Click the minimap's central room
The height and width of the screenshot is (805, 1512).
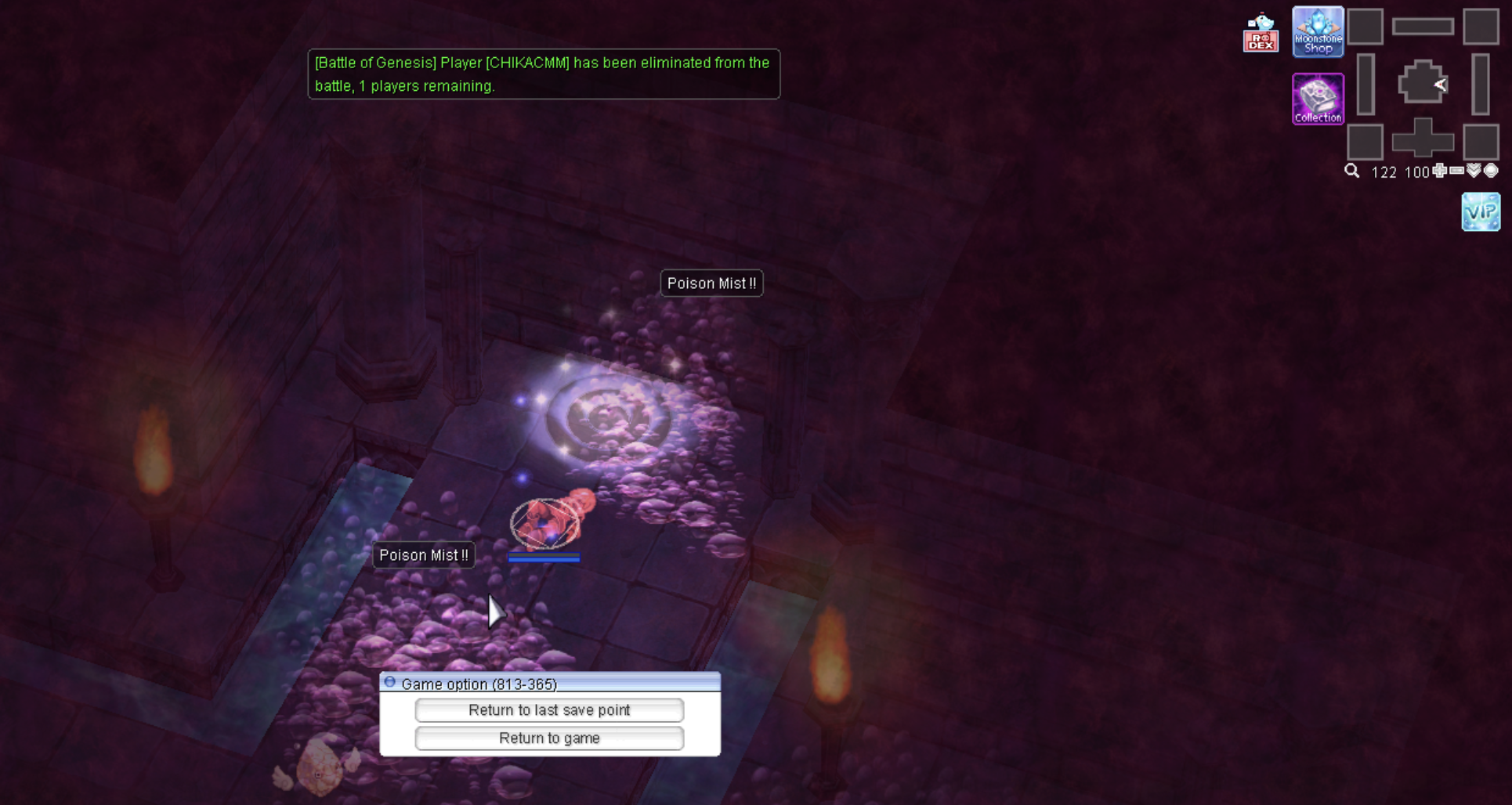click(x=1422, y=83)
